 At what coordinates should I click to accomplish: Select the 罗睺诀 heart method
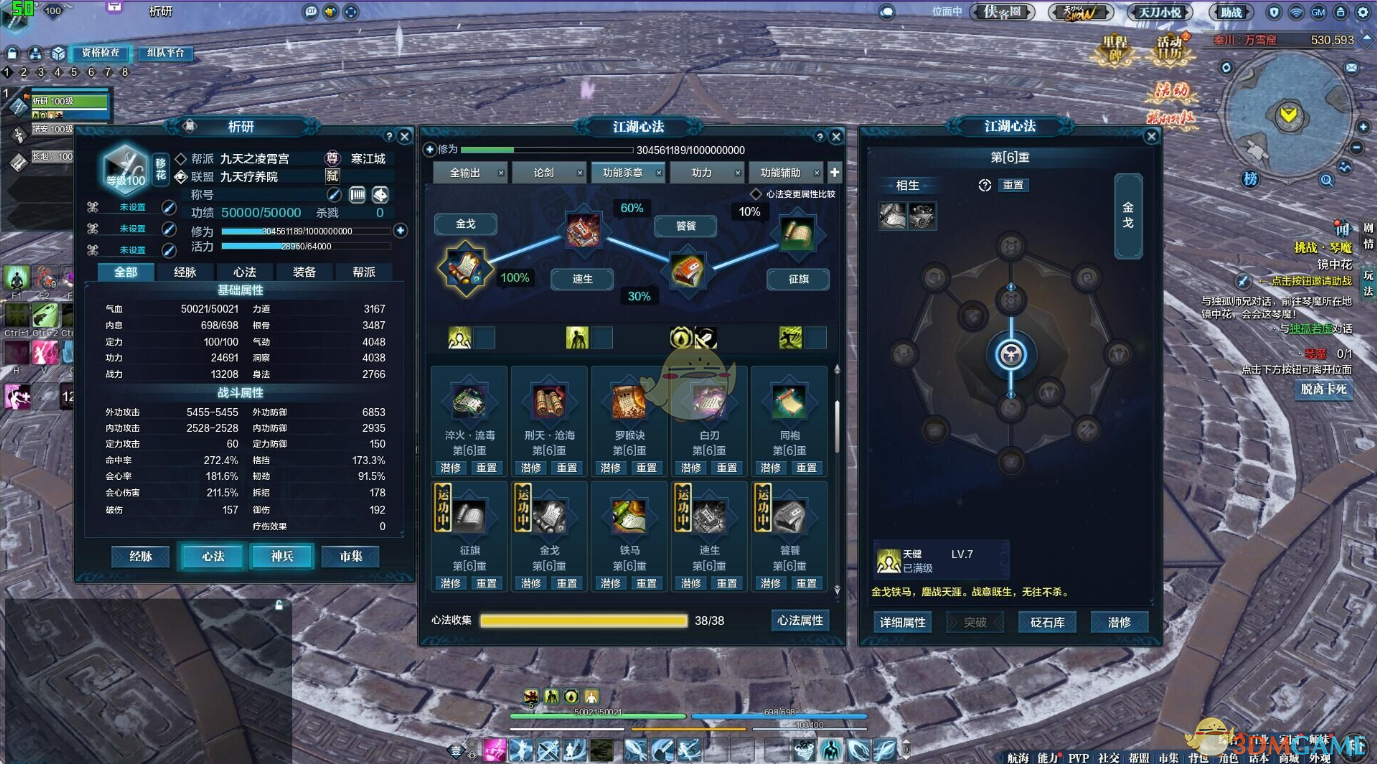[x=629, y=402]
